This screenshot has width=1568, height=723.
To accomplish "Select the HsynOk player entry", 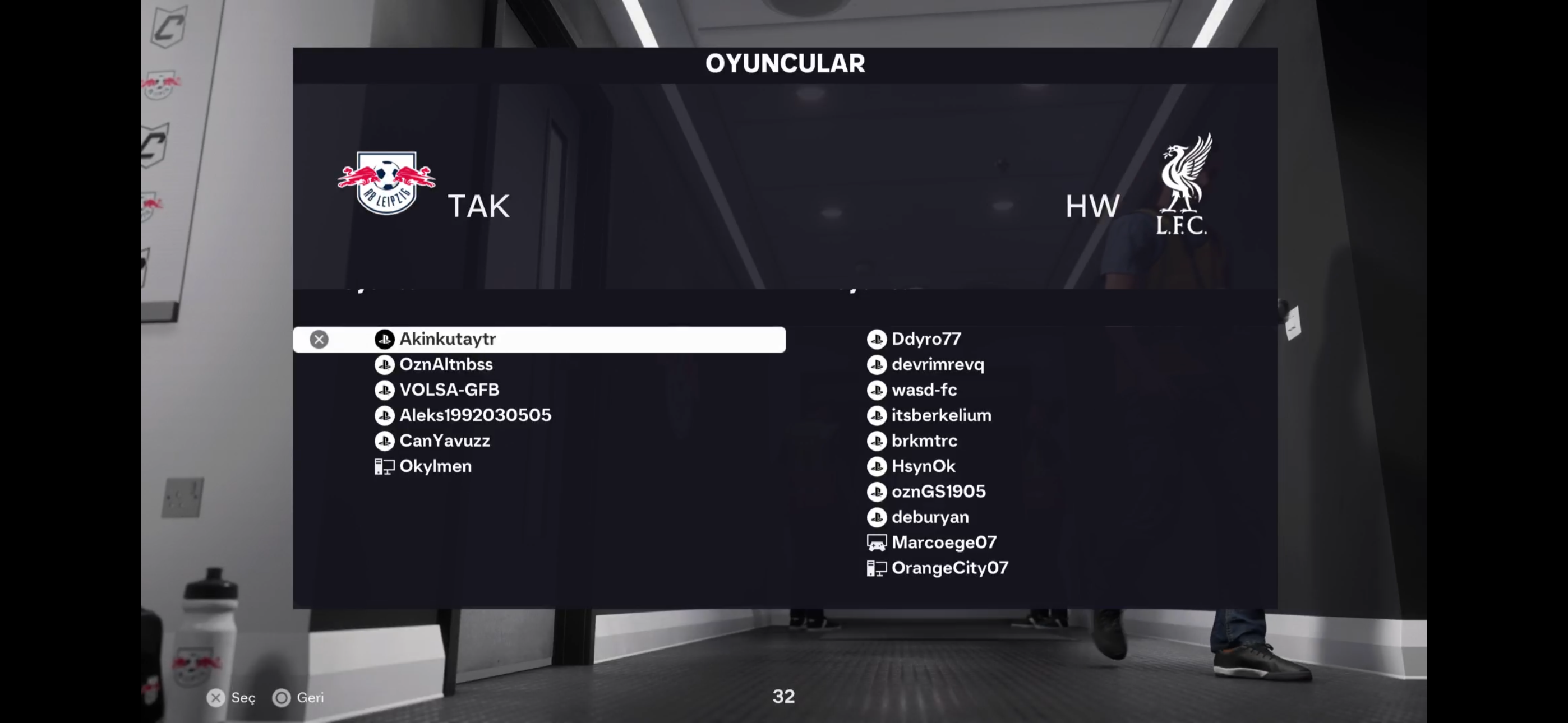I will [x=923, y=466].
